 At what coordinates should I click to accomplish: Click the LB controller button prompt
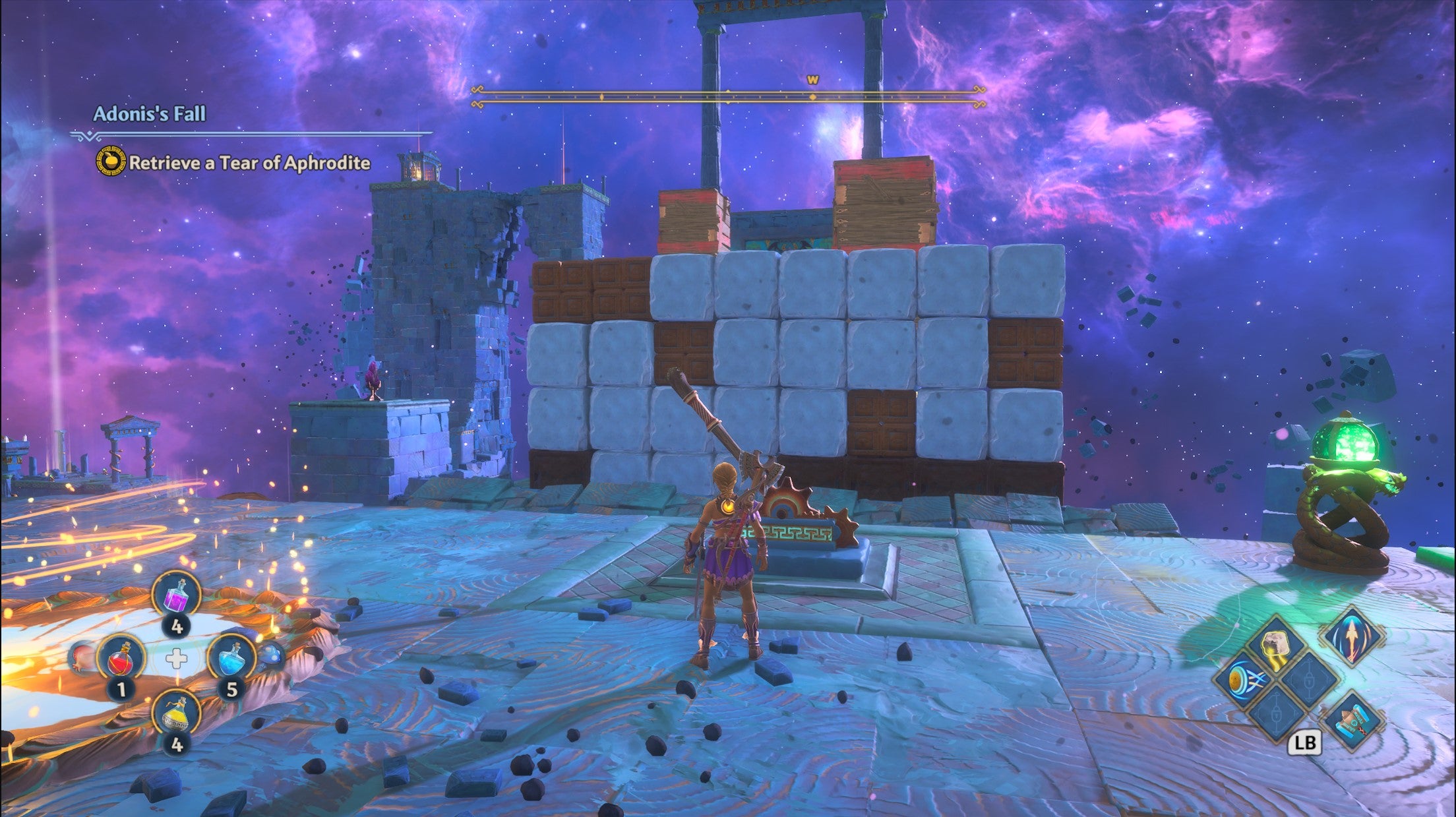click(1306, 742)
